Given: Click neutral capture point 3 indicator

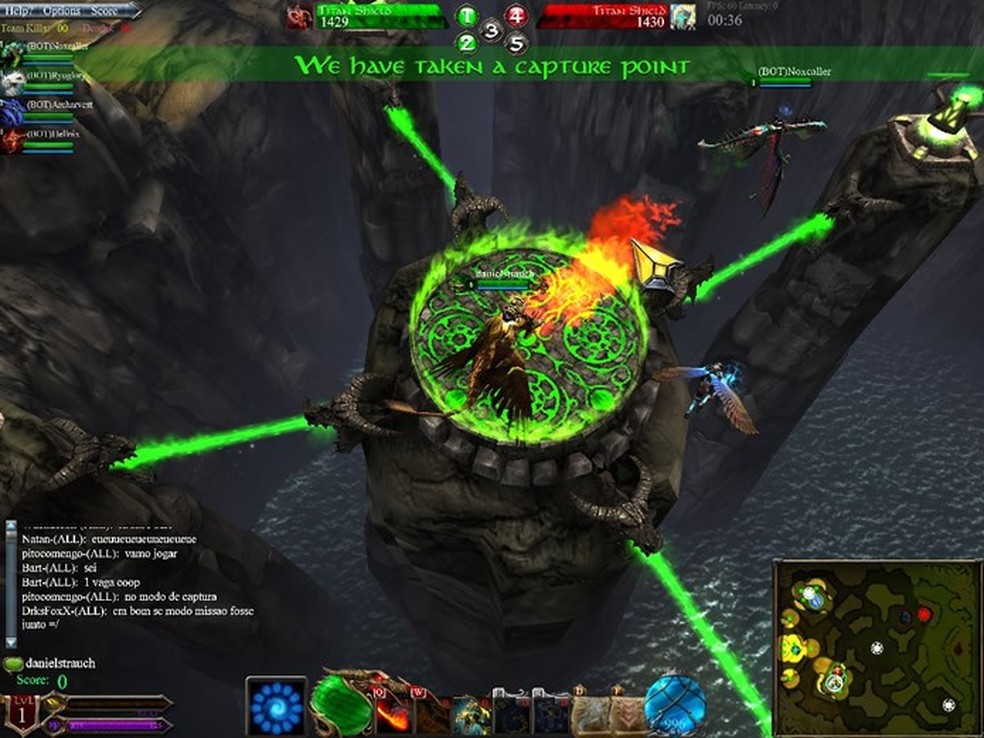Looking at the screenshot, I should point(491,30).
